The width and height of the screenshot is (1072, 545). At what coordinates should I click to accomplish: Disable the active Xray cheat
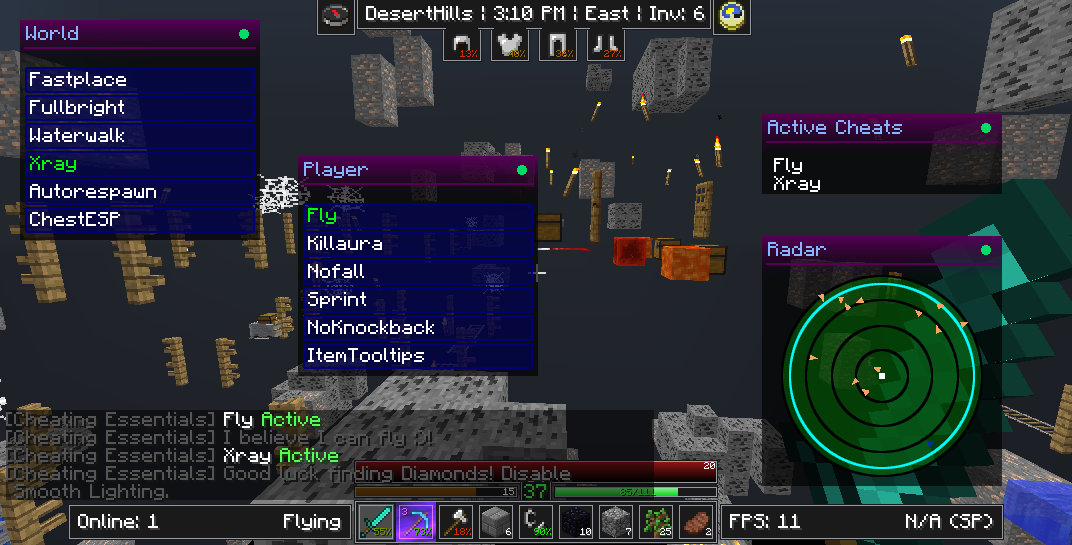[140, 164]
